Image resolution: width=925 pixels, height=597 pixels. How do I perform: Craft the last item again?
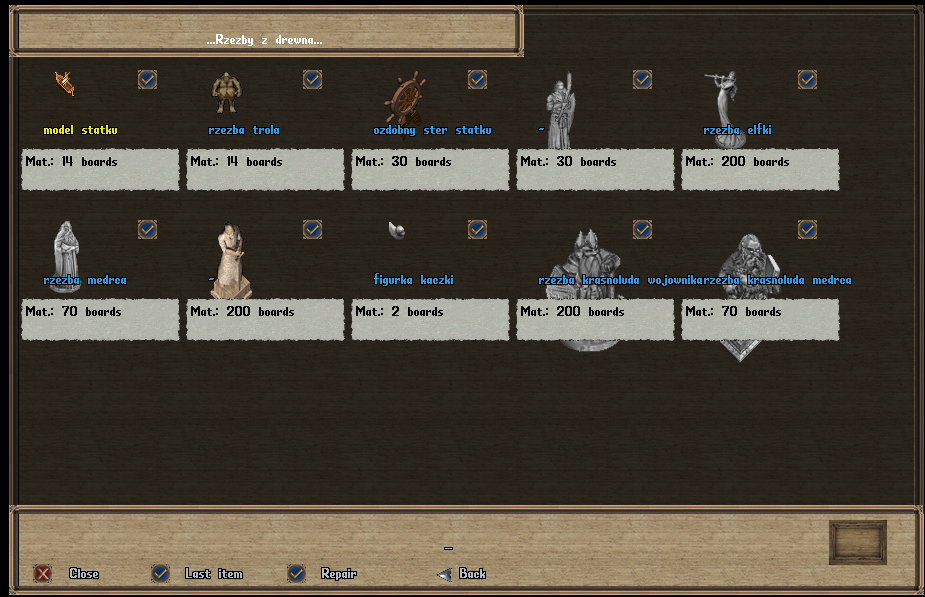[x=160, y=573]
